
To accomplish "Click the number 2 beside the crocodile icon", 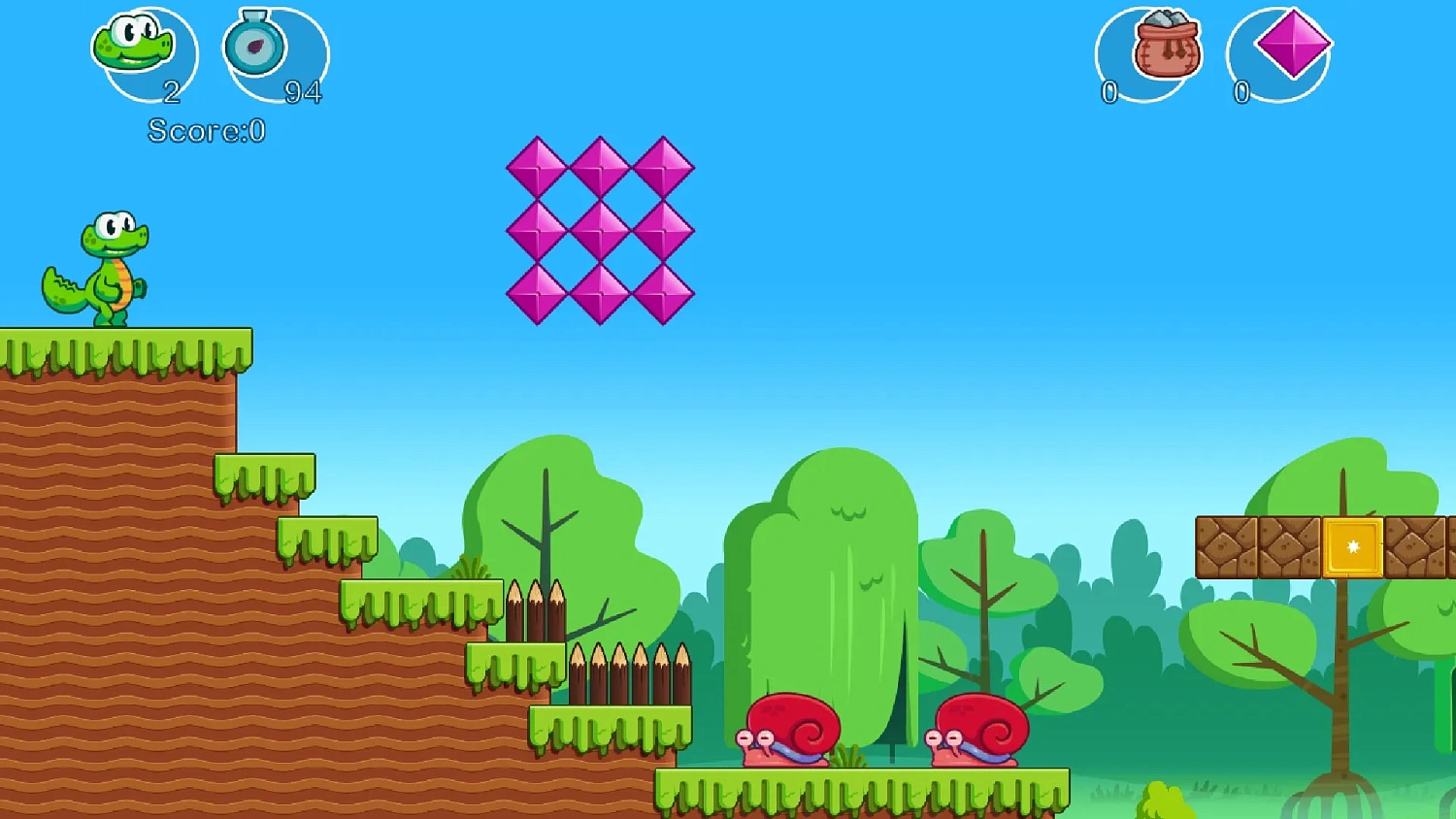I will click(173, 92).
